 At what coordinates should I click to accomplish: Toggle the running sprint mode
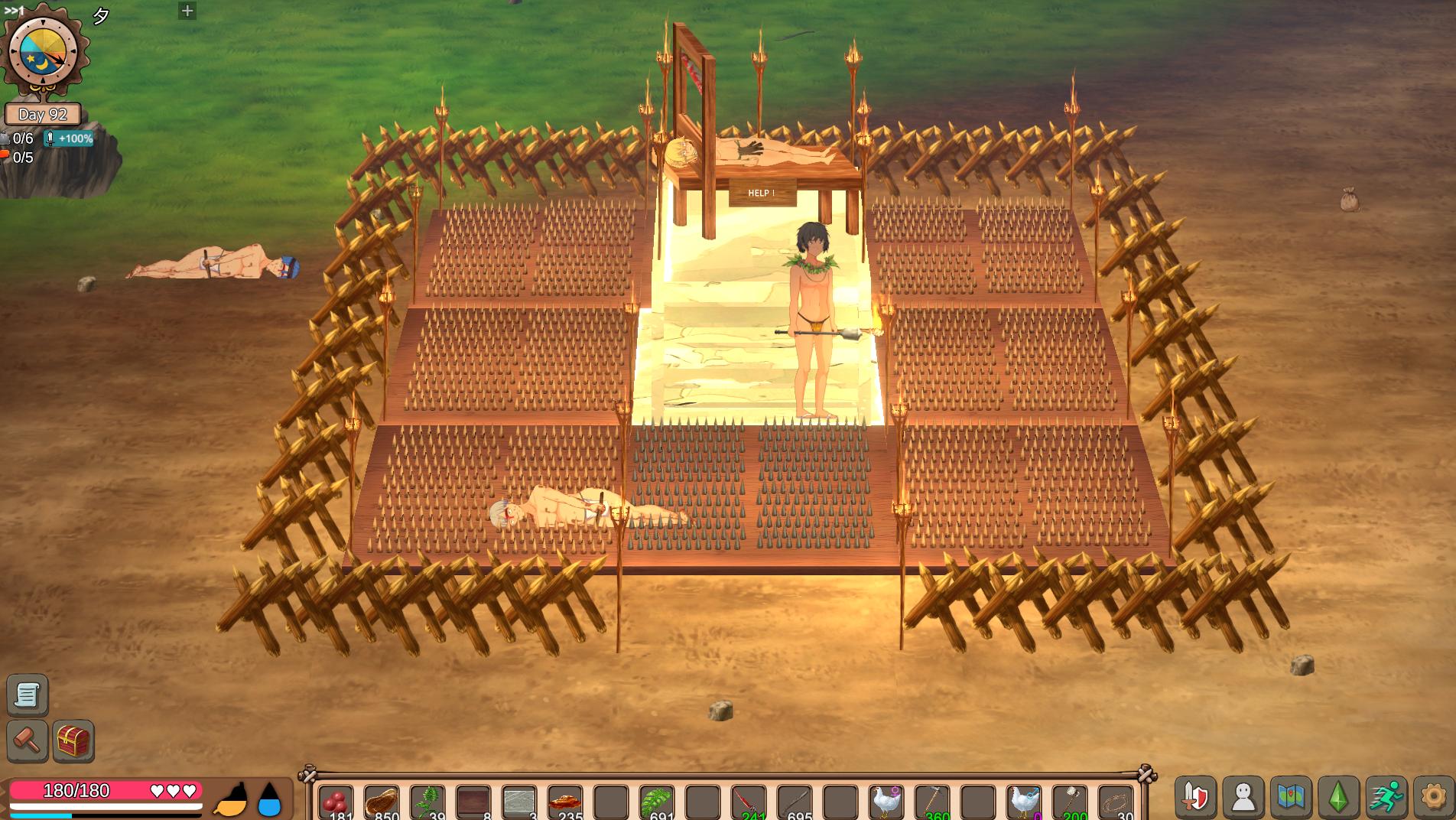coord(1386,797)
